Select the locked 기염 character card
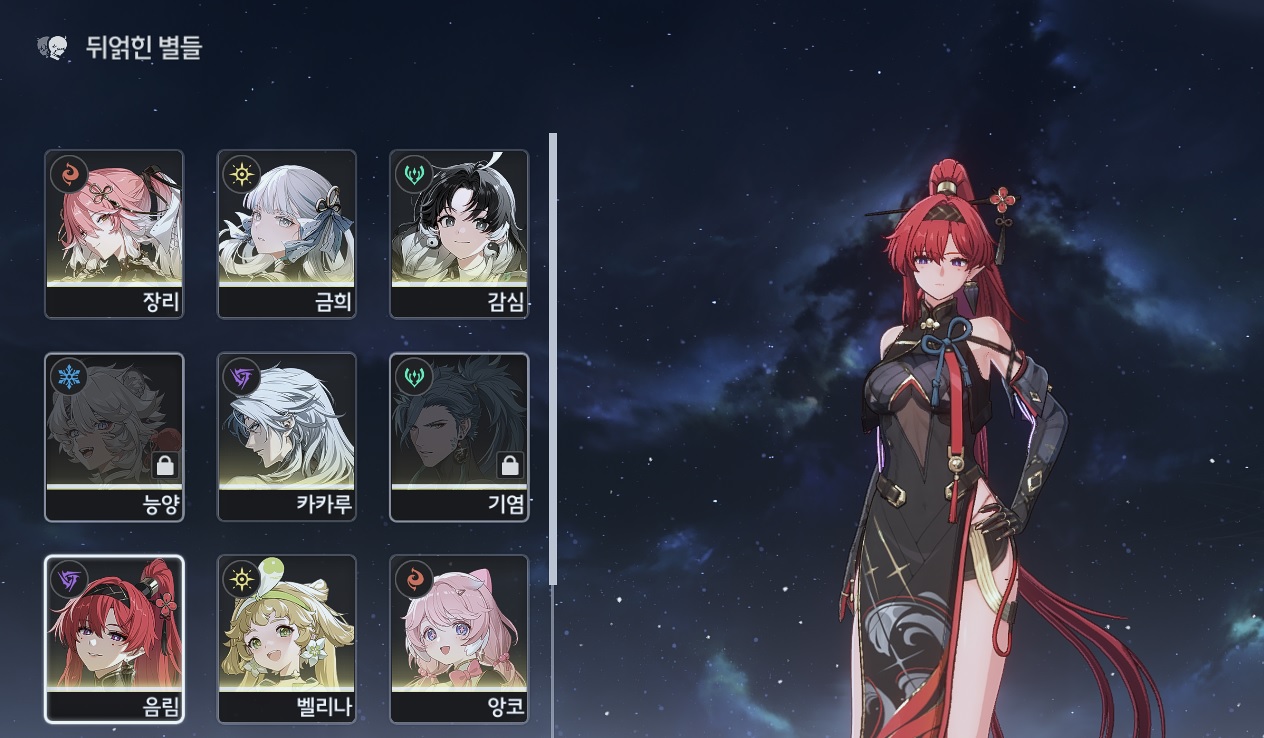1264x738 pixels. point(458,437)
